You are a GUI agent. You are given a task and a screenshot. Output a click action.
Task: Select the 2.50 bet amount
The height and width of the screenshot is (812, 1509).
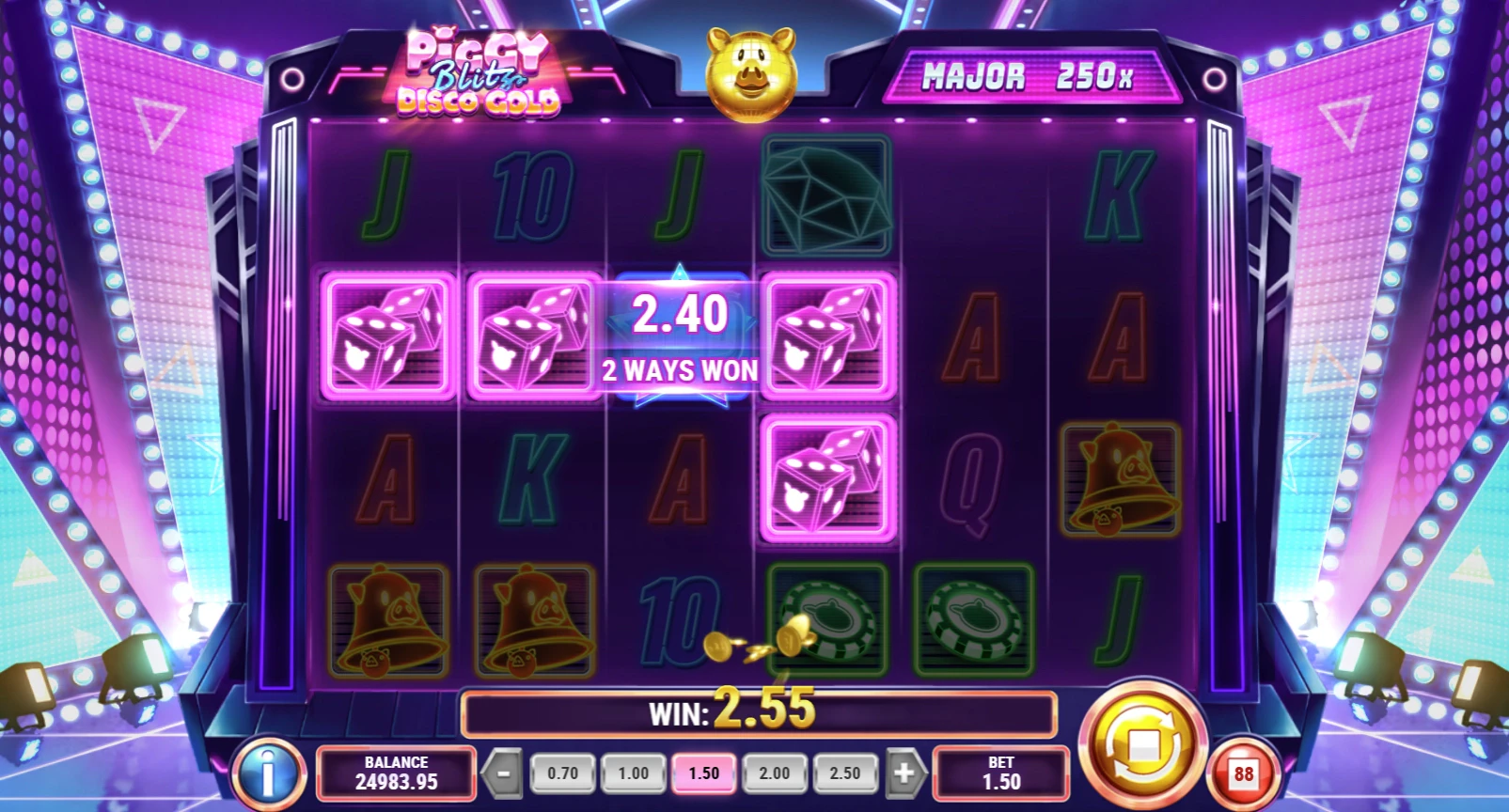point(846,773)
